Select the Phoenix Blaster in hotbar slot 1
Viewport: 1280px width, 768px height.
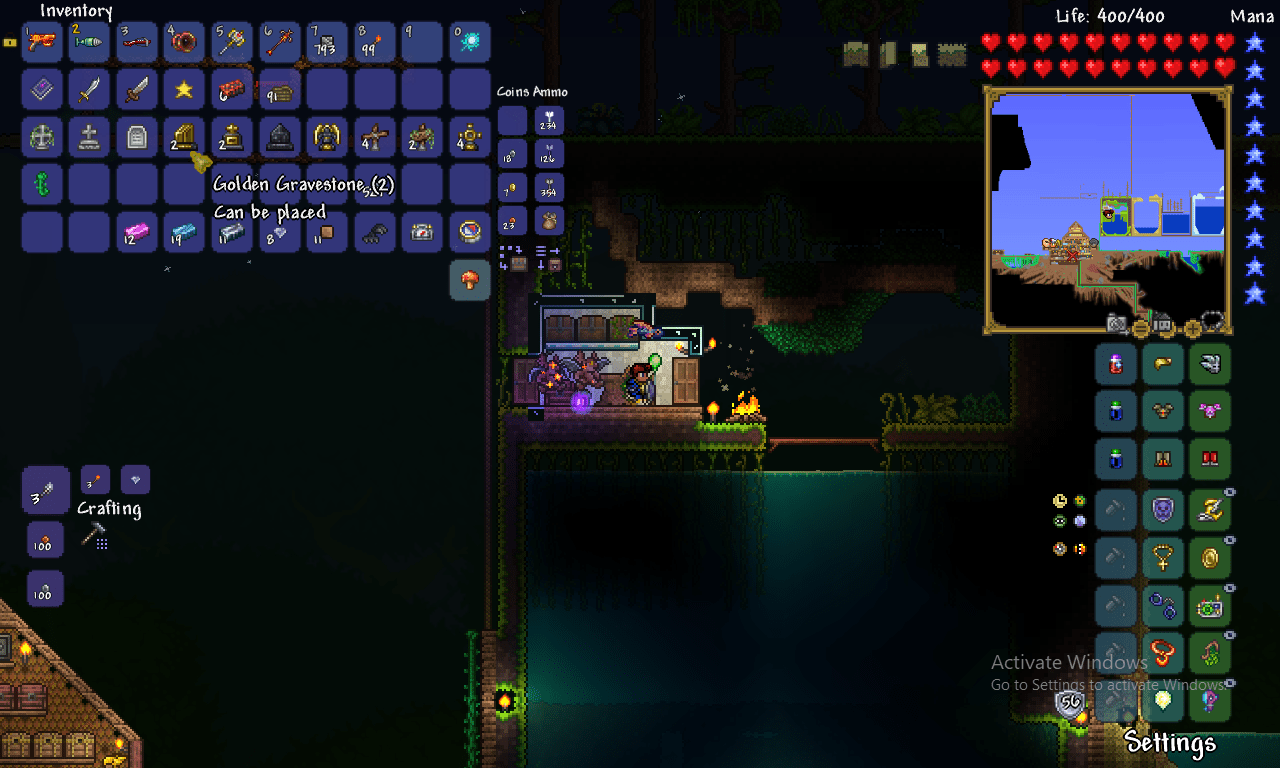point(42,42)
